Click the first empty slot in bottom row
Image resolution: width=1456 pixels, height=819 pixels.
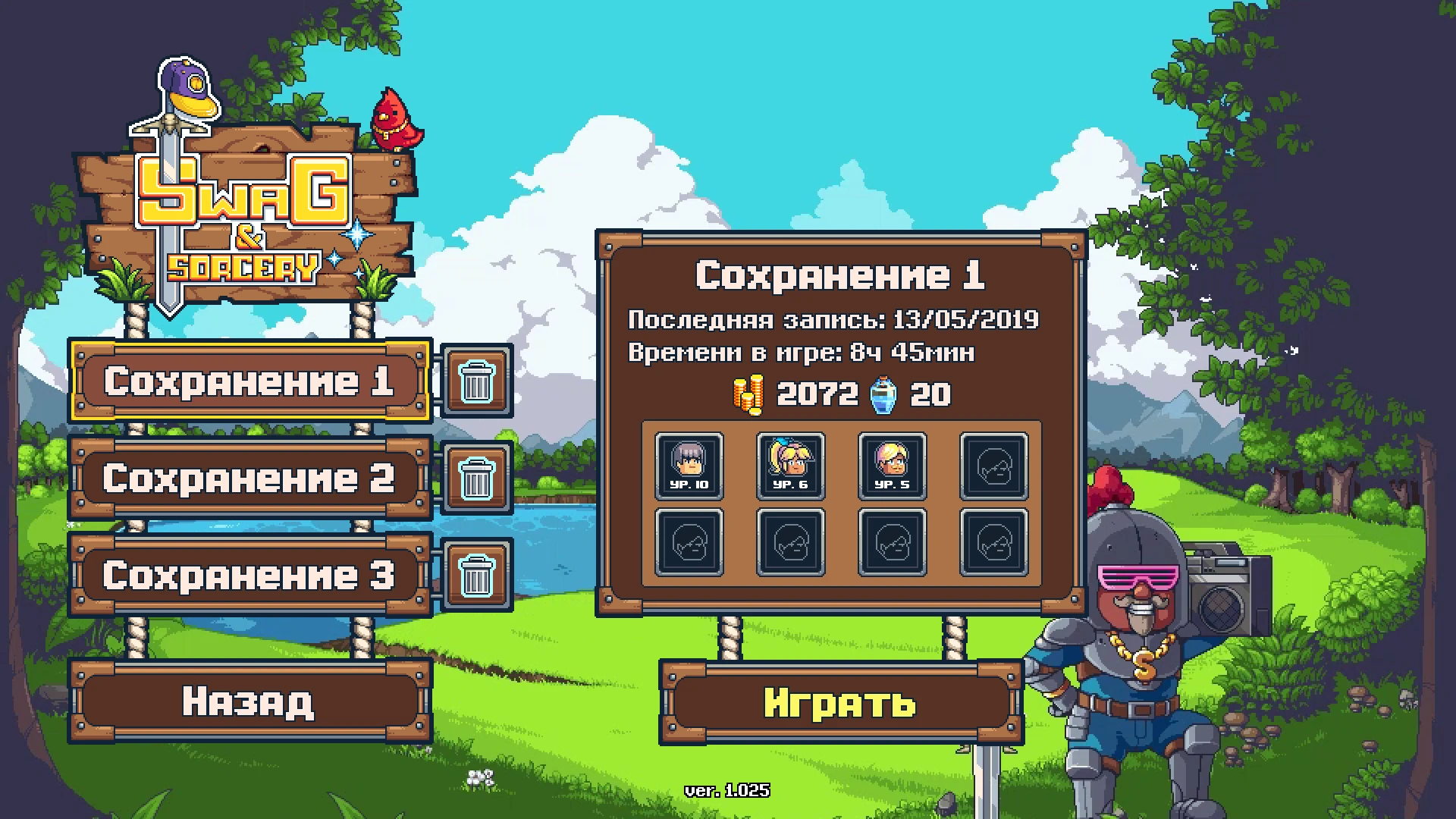coord(689,543)
